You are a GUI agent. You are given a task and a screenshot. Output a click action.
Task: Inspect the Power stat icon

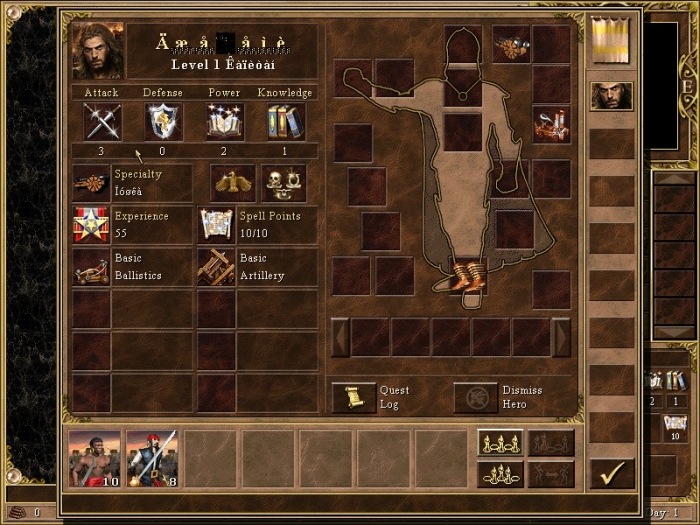click(225, 122)
